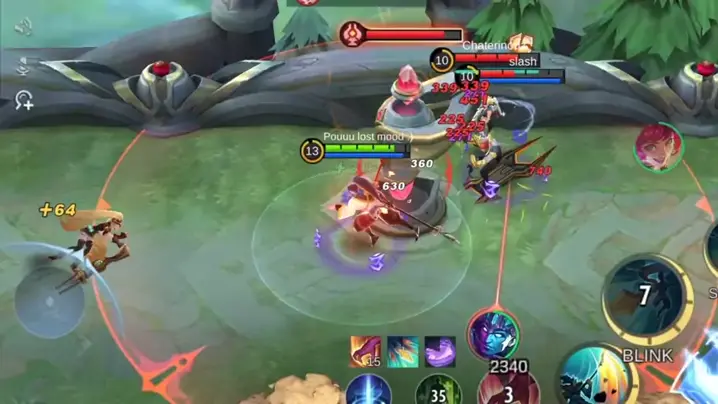Tap the virtual movement joystick
The image size is (718, 404).
coord(50,300)
